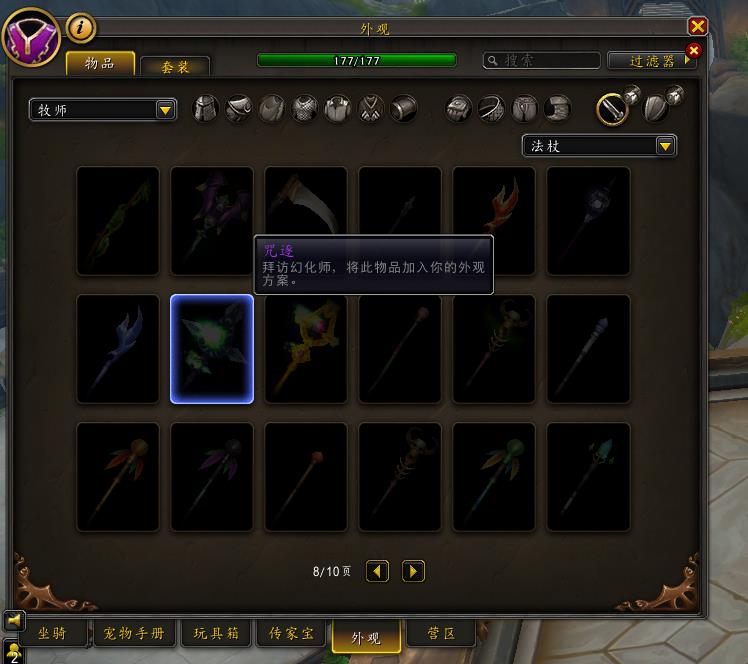Select the 物品 items tab
Image resolution: width=748 pixels, height=664 pixels.
click(100, 64)
